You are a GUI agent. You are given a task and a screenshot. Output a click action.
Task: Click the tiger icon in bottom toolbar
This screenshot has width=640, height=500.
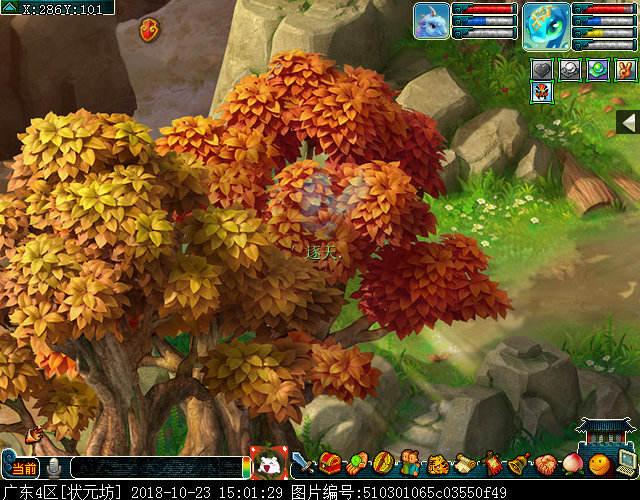point(437,464)
